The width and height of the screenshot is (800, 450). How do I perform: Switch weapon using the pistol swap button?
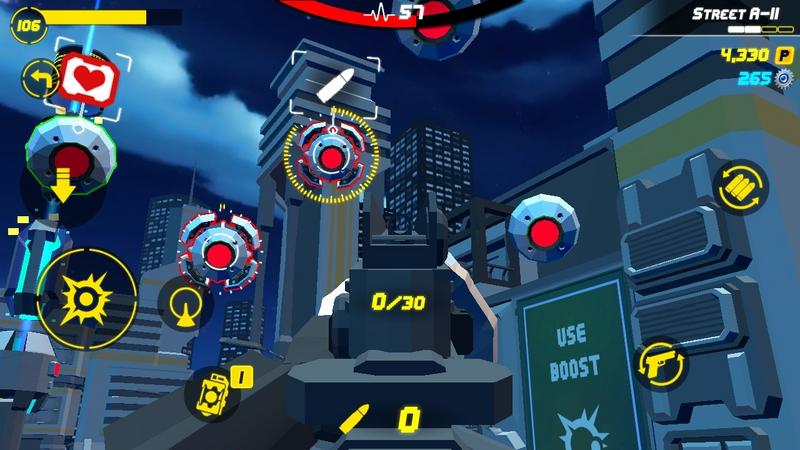(x=661, y=365)
